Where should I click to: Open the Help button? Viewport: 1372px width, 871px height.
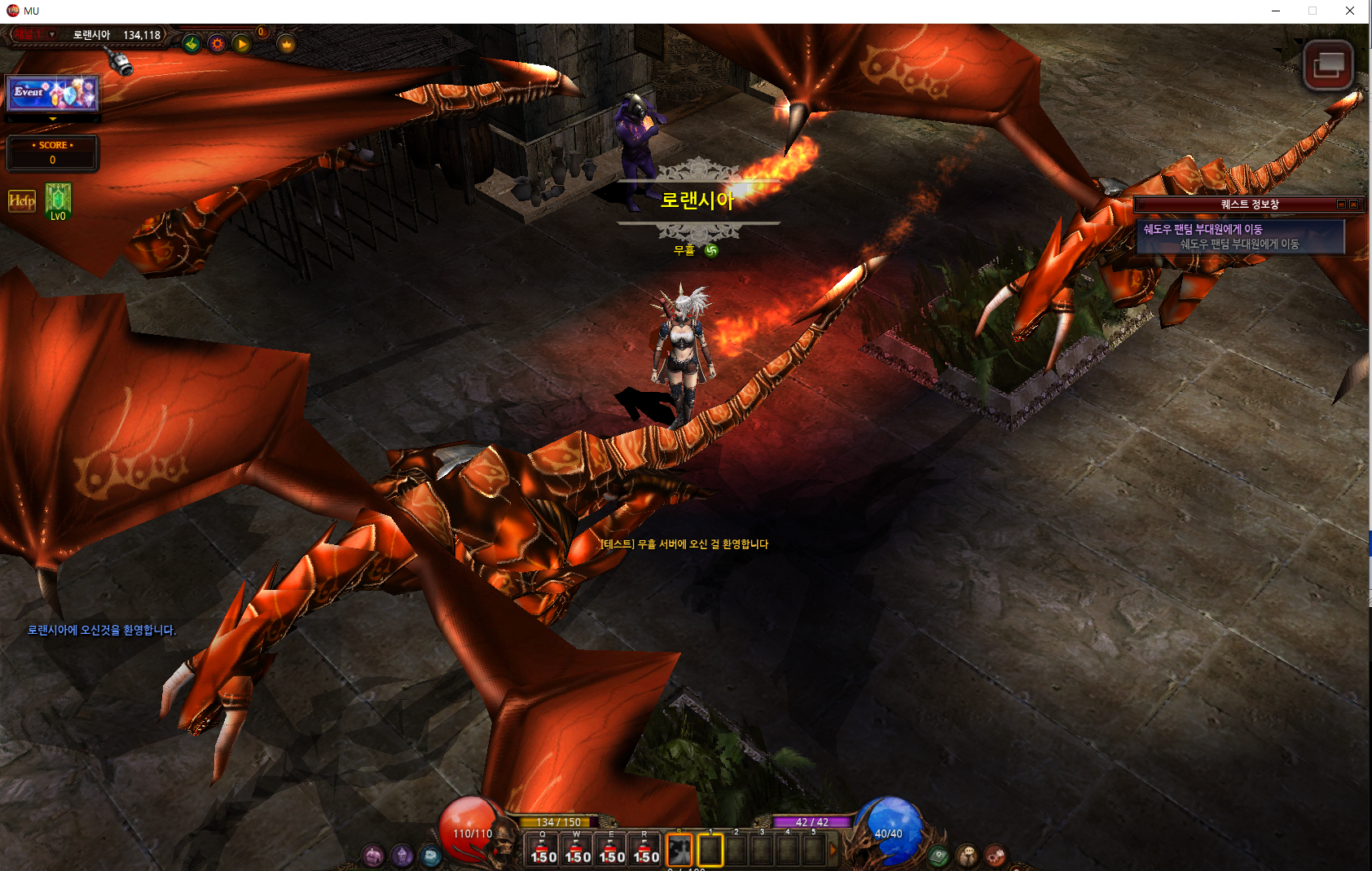(x=22, y=200)
